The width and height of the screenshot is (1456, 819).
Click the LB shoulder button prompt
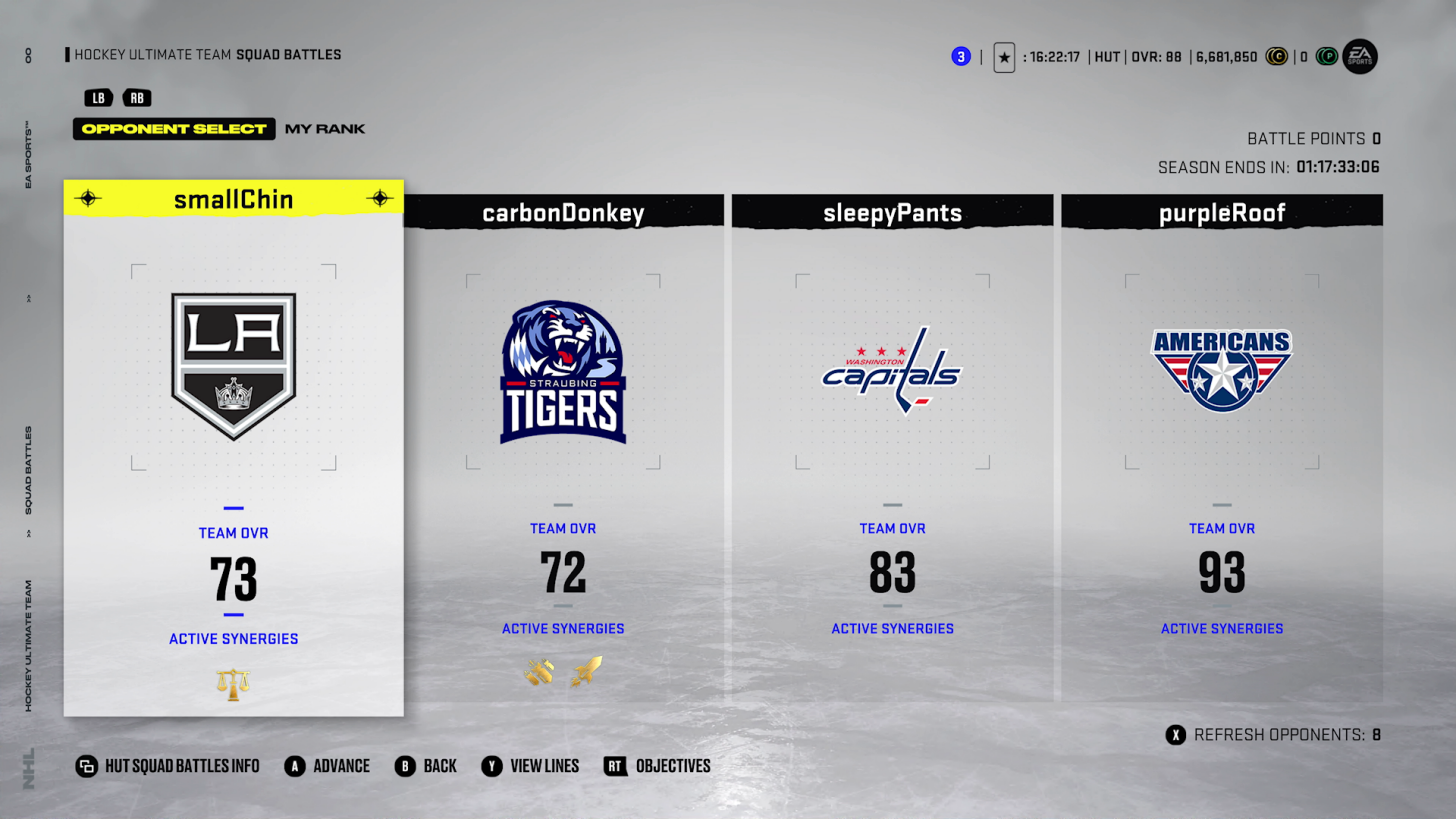[97, 98]
